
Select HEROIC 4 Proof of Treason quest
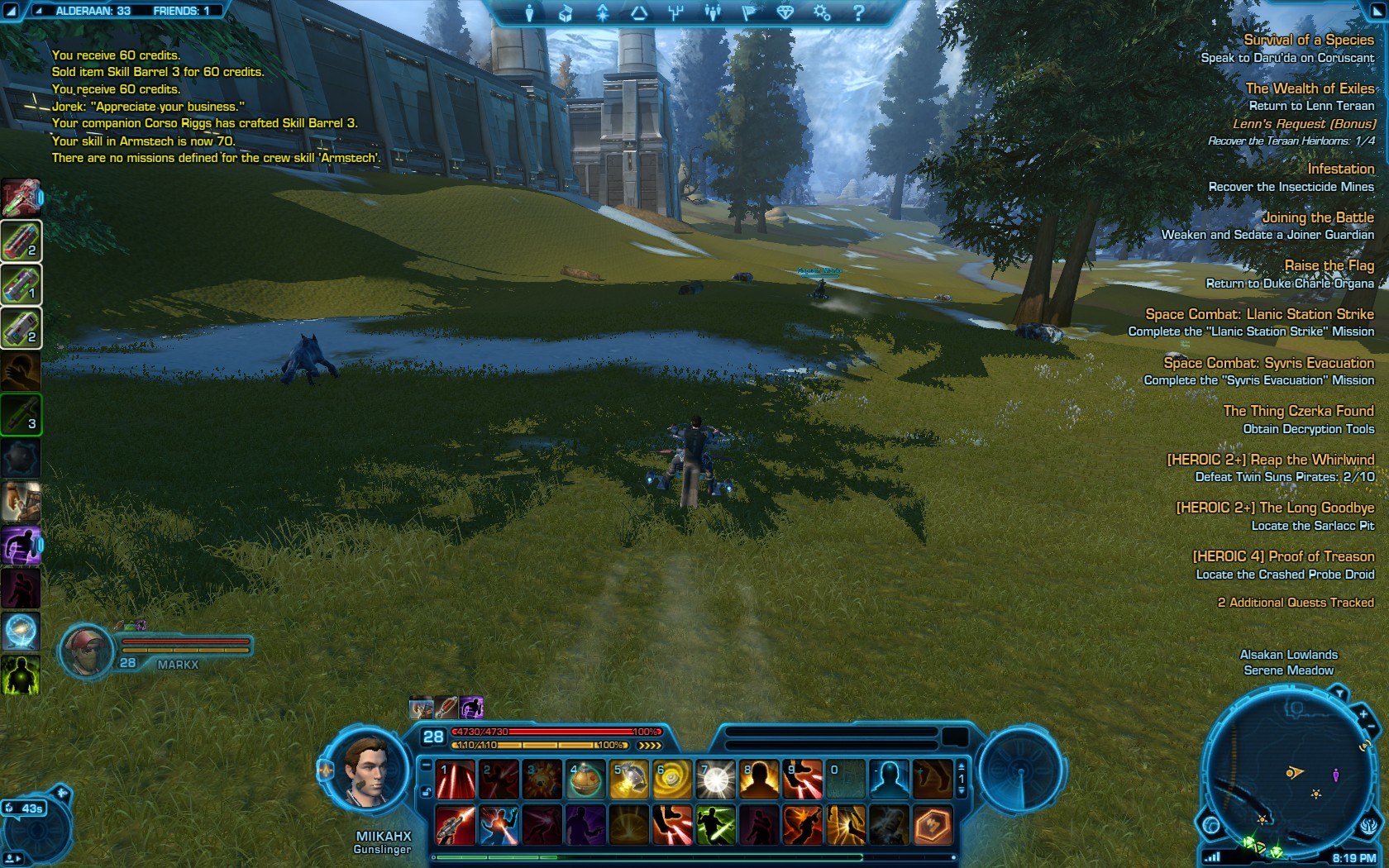click(1283, 556)
